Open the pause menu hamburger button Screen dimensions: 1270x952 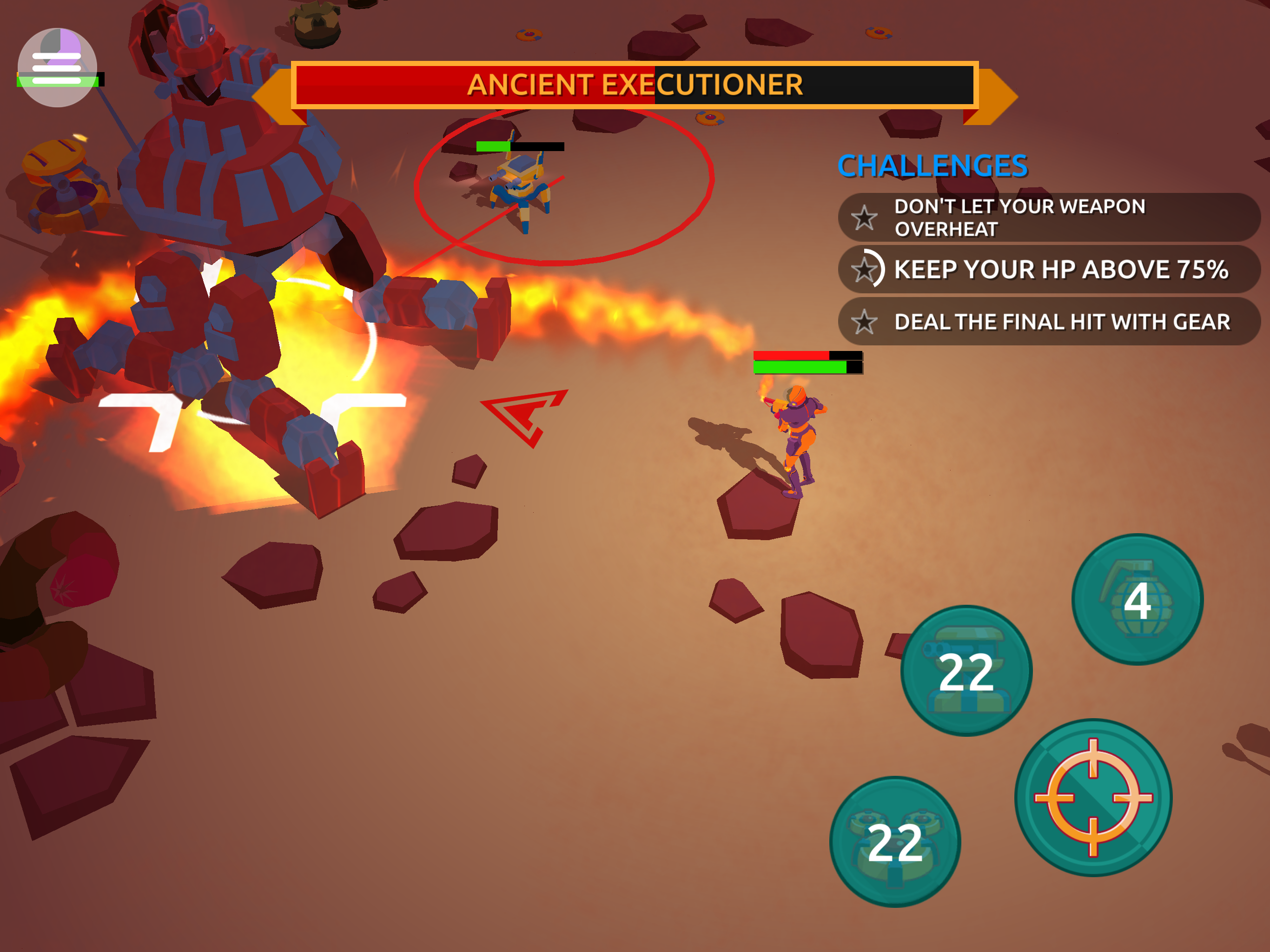(57, 68)
